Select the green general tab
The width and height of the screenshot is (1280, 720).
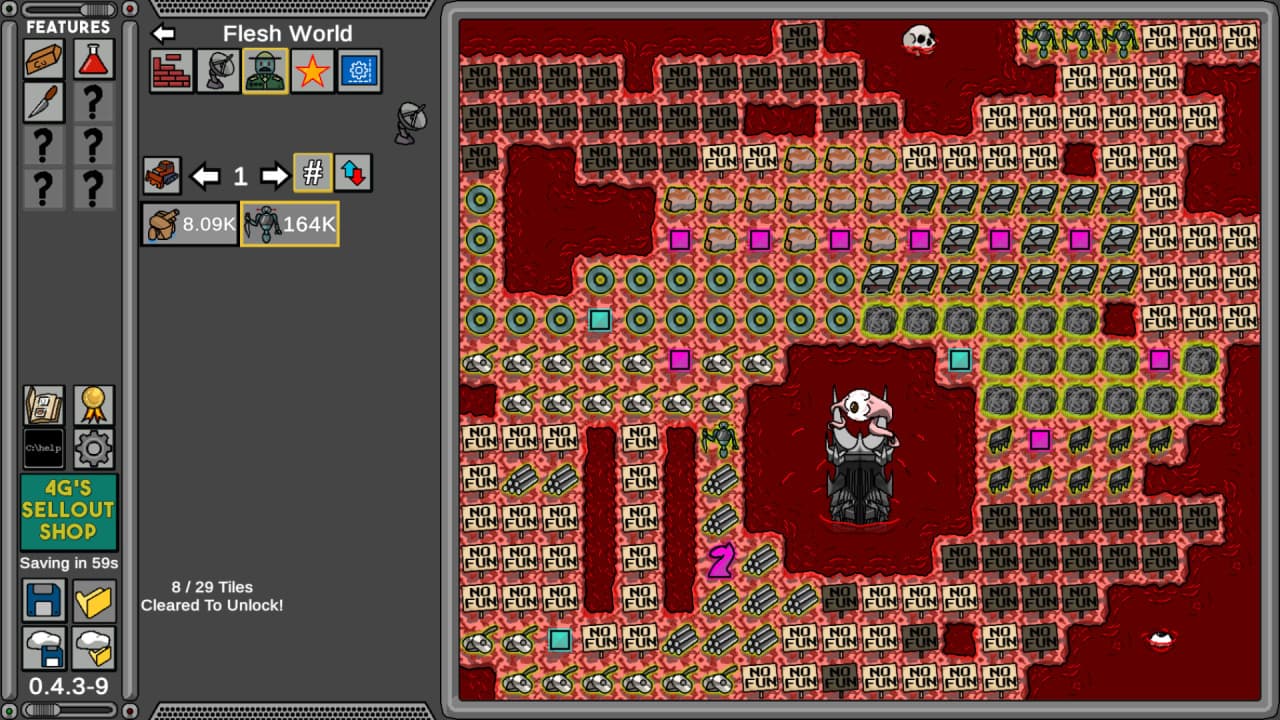265,71
